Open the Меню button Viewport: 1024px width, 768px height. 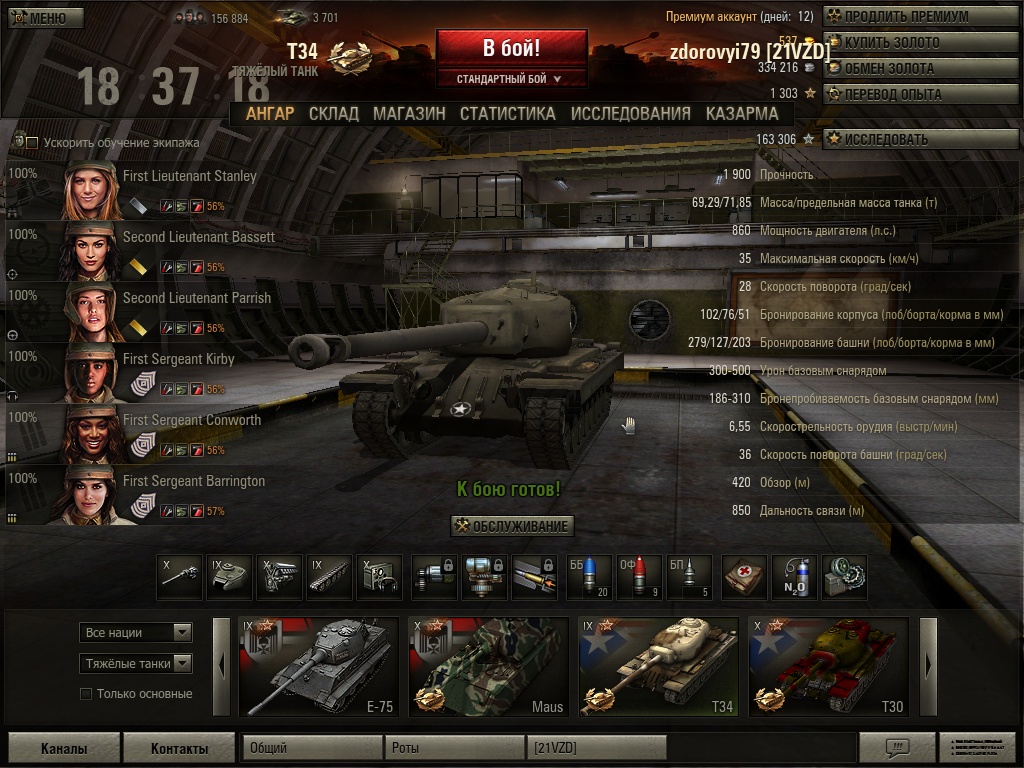pyautogui.click(x=46, y=18)
